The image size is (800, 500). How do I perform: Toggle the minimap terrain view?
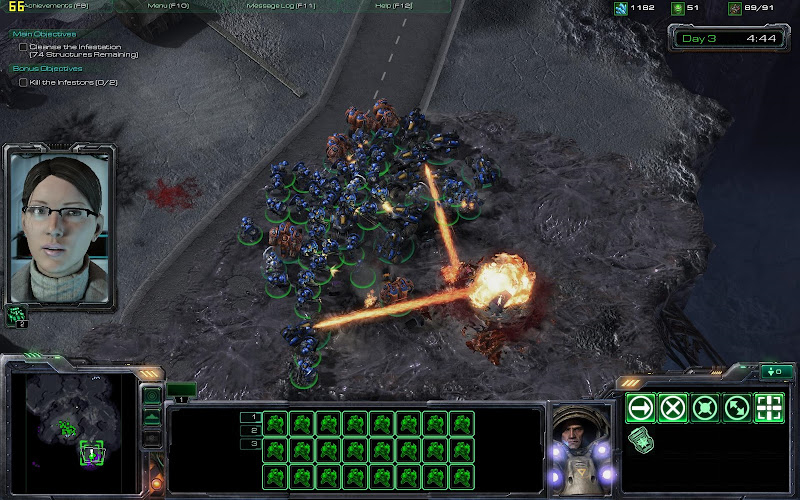(152, 418)
